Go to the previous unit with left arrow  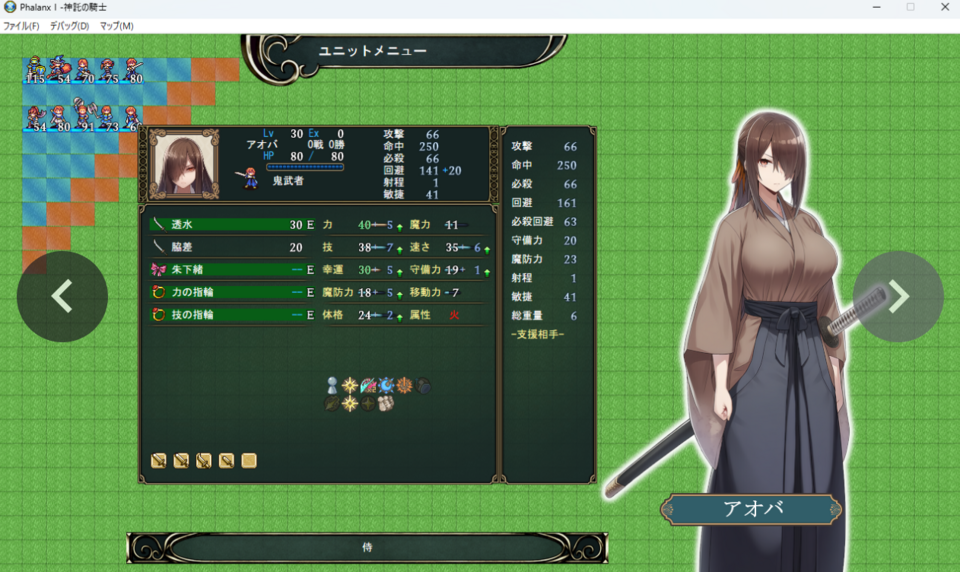coord(62,296)
